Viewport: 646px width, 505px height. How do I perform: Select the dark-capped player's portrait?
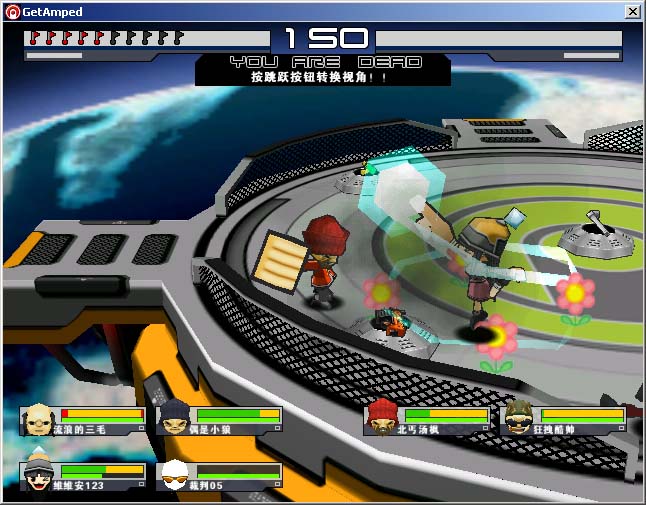tap(174, 419)
